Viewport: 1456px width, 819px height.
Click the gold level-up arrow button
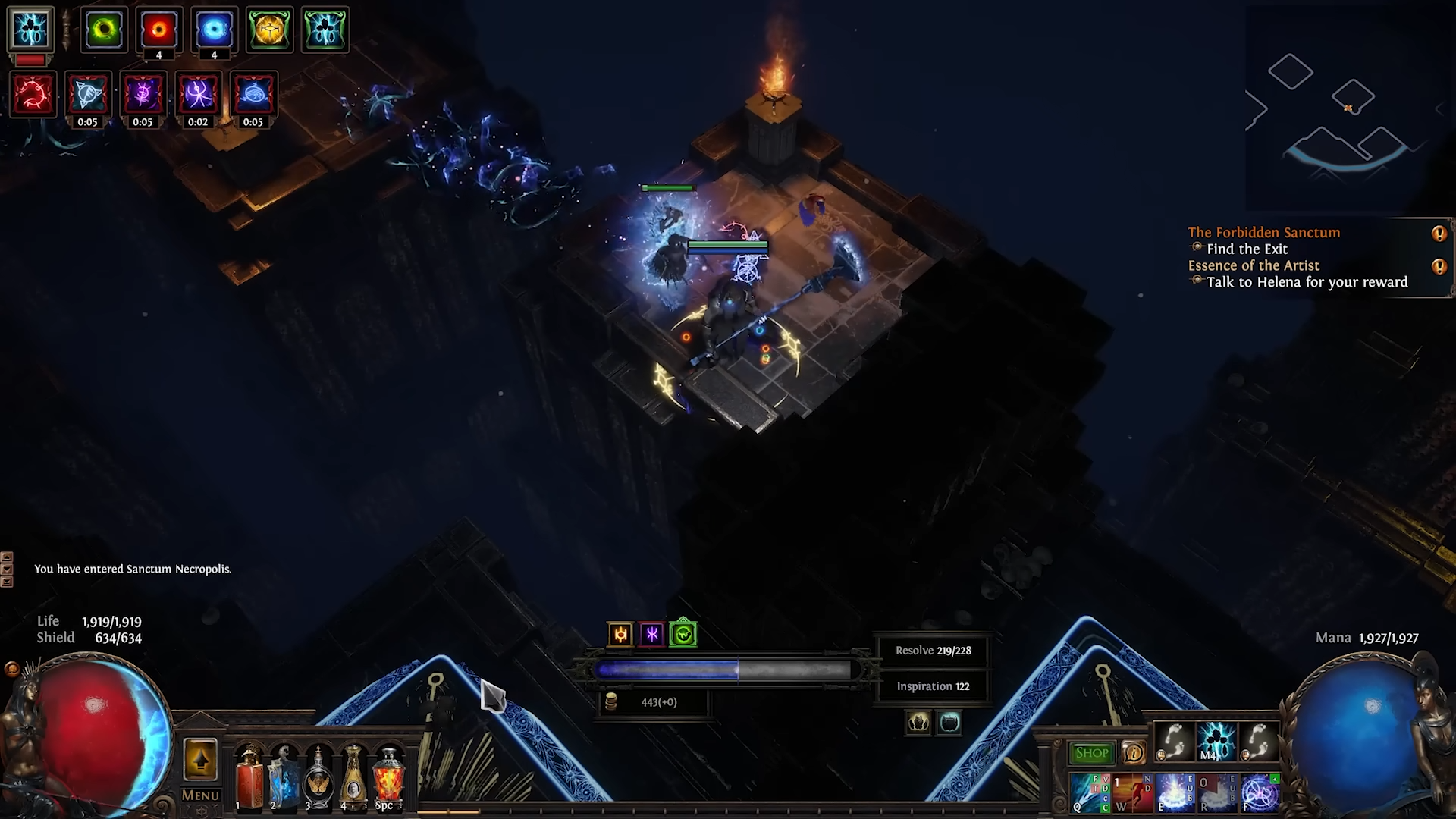point(200,759)
